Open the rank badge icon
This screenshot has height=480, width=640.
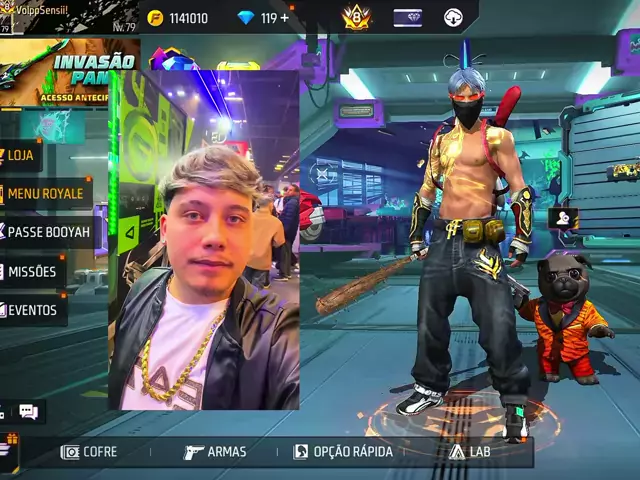point(356,17)
